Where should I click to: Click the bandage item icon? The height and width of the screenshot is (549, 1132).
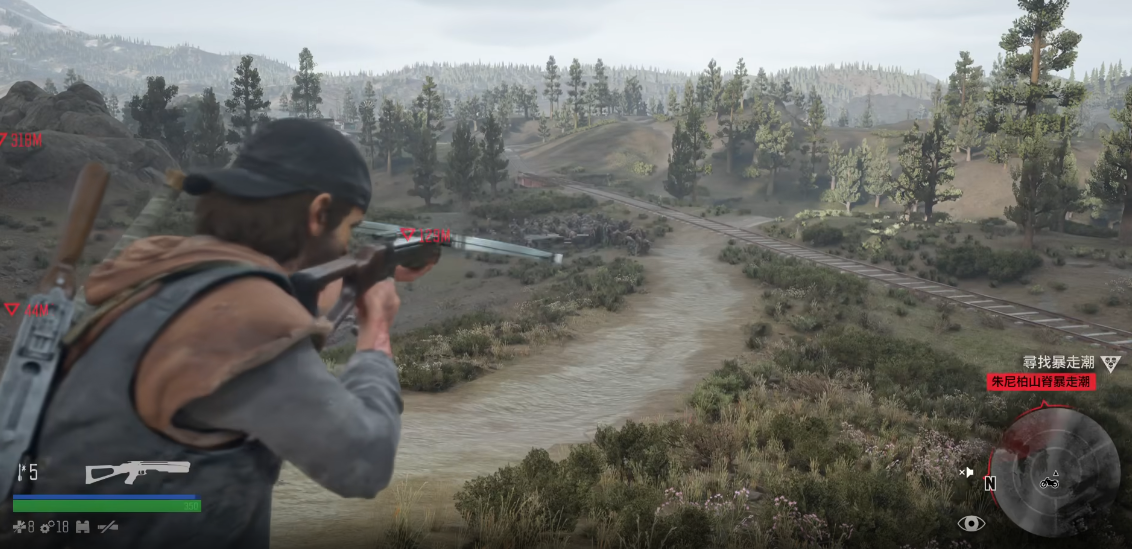(x=18, y=526)
